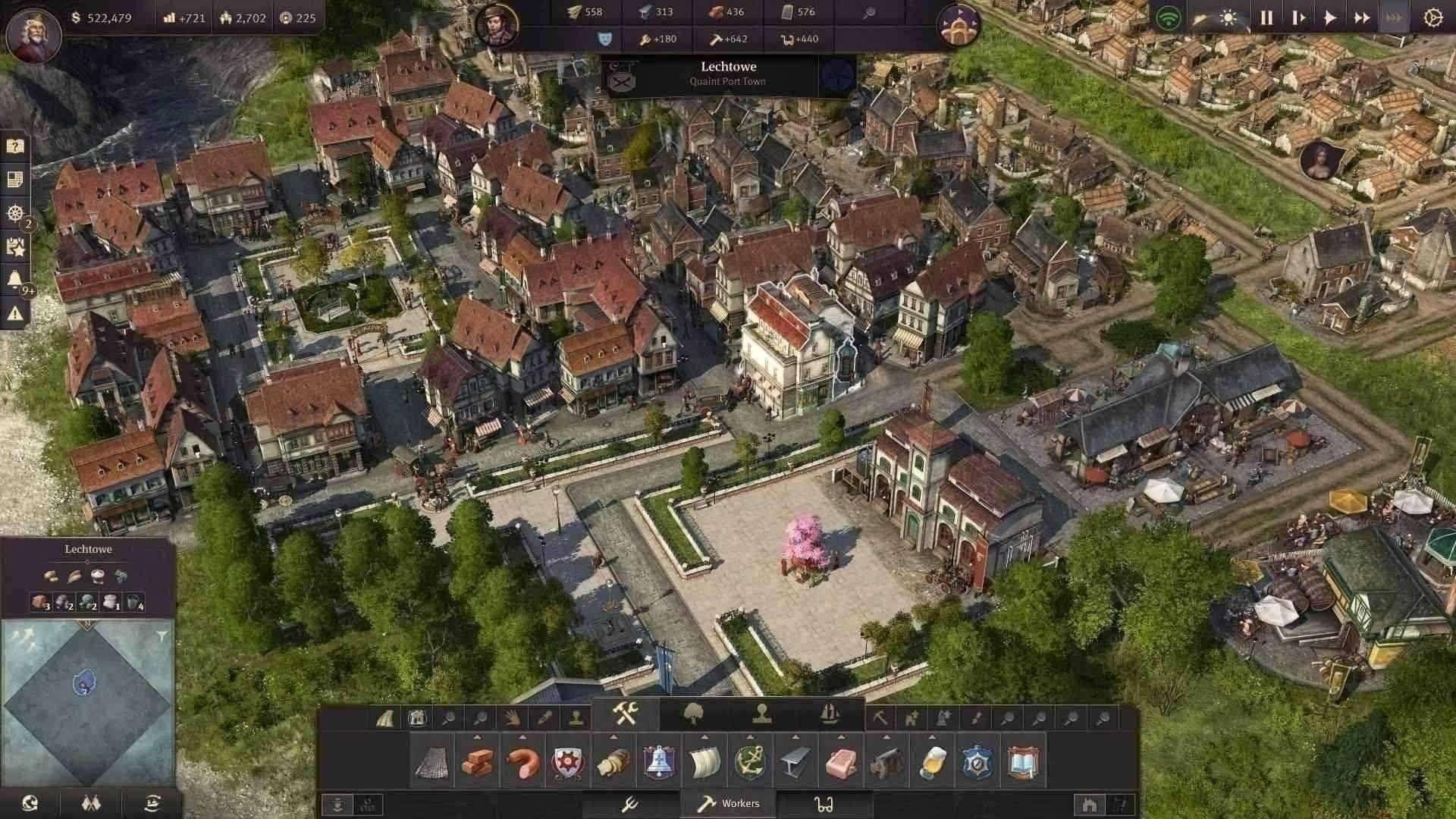Screen dimensions: 1456x819
Task: Select the bread production chain
Action: (613, 762)
